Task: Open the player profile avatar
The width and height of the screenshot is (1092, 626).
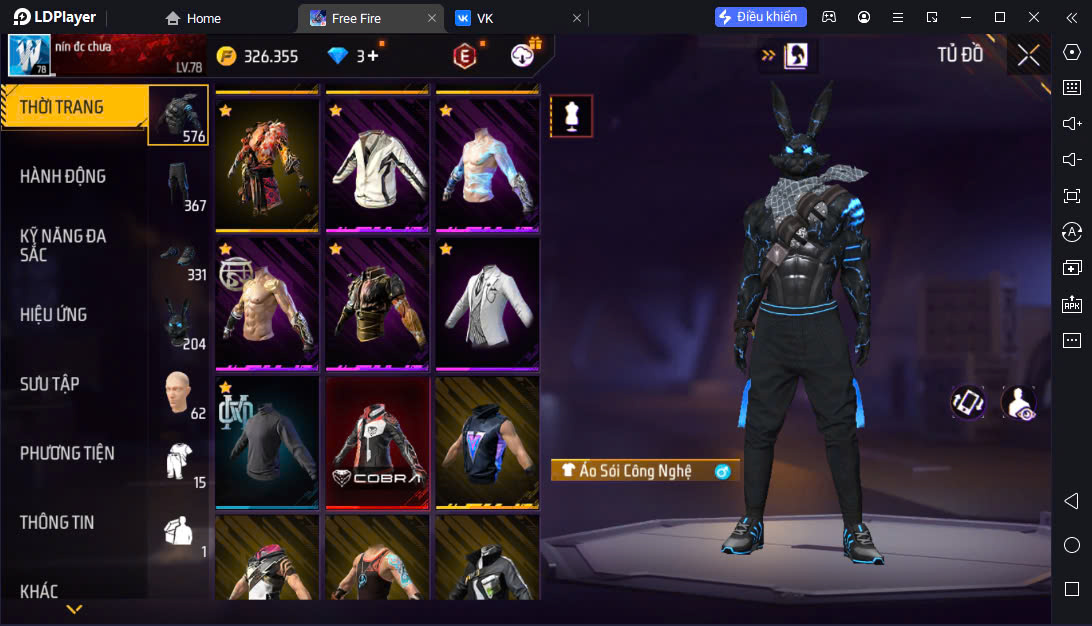Action: 29,55
